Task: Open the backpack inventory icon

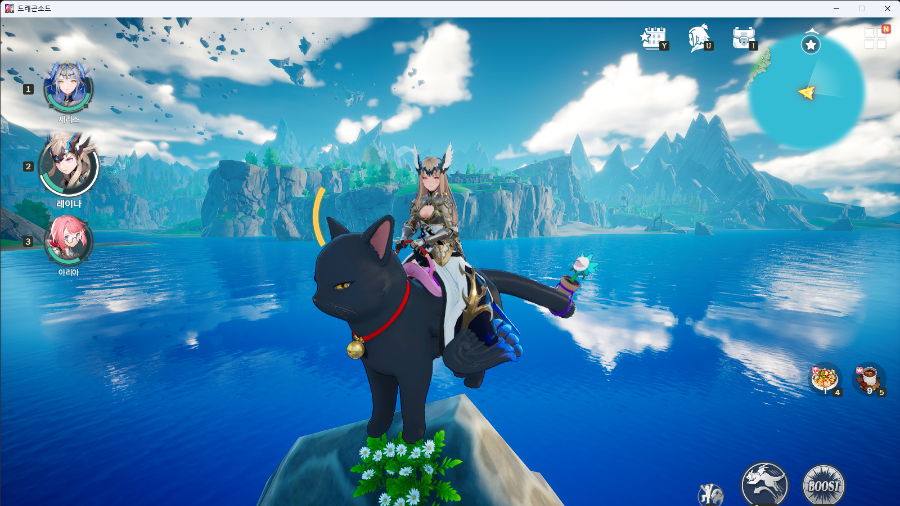Action: [x=743, y=38]
